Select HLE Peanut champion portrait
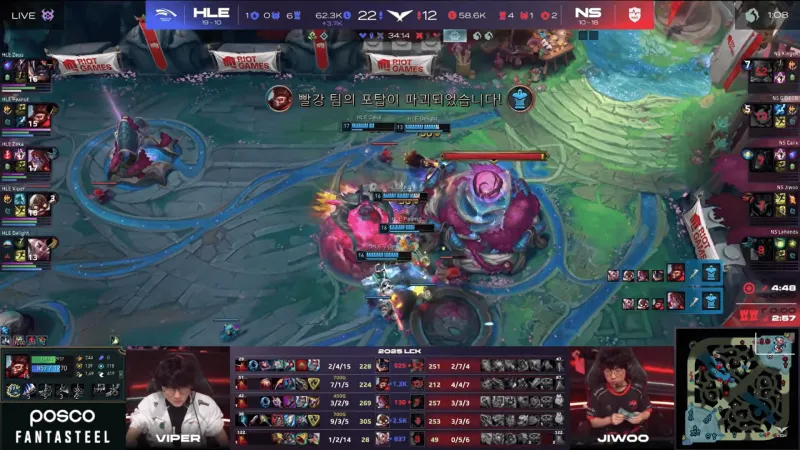The image size is (800, 450). 39,116
